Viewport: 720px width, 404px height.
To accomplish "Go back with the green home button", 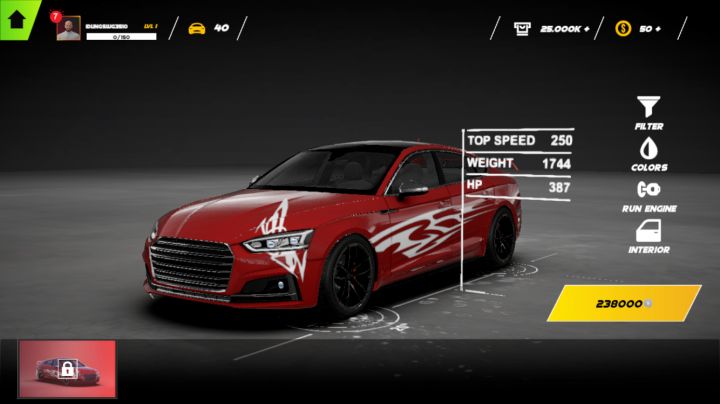I will [17, 16].
